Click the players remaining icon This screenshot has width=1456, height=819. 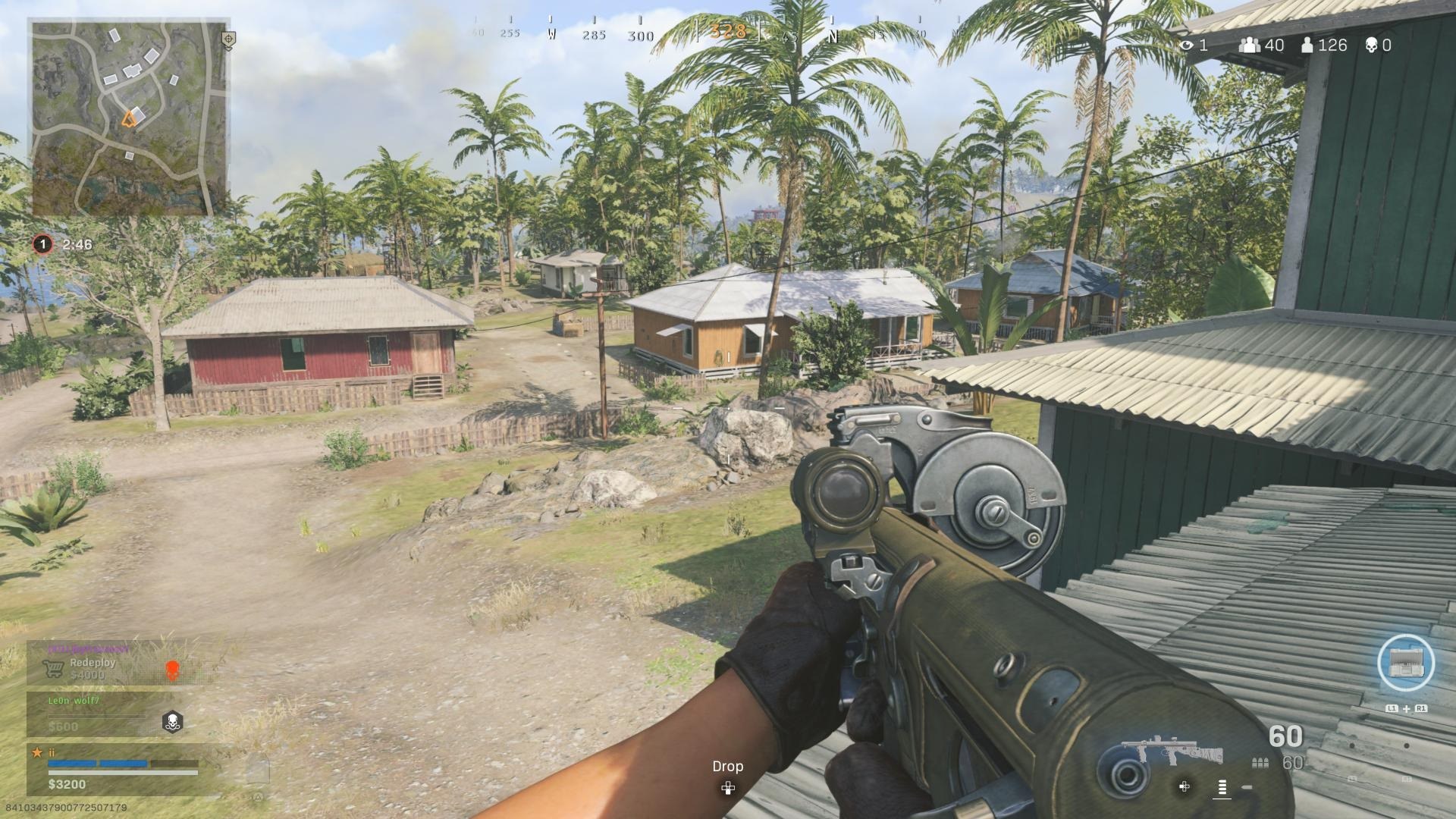(1307, 45)
